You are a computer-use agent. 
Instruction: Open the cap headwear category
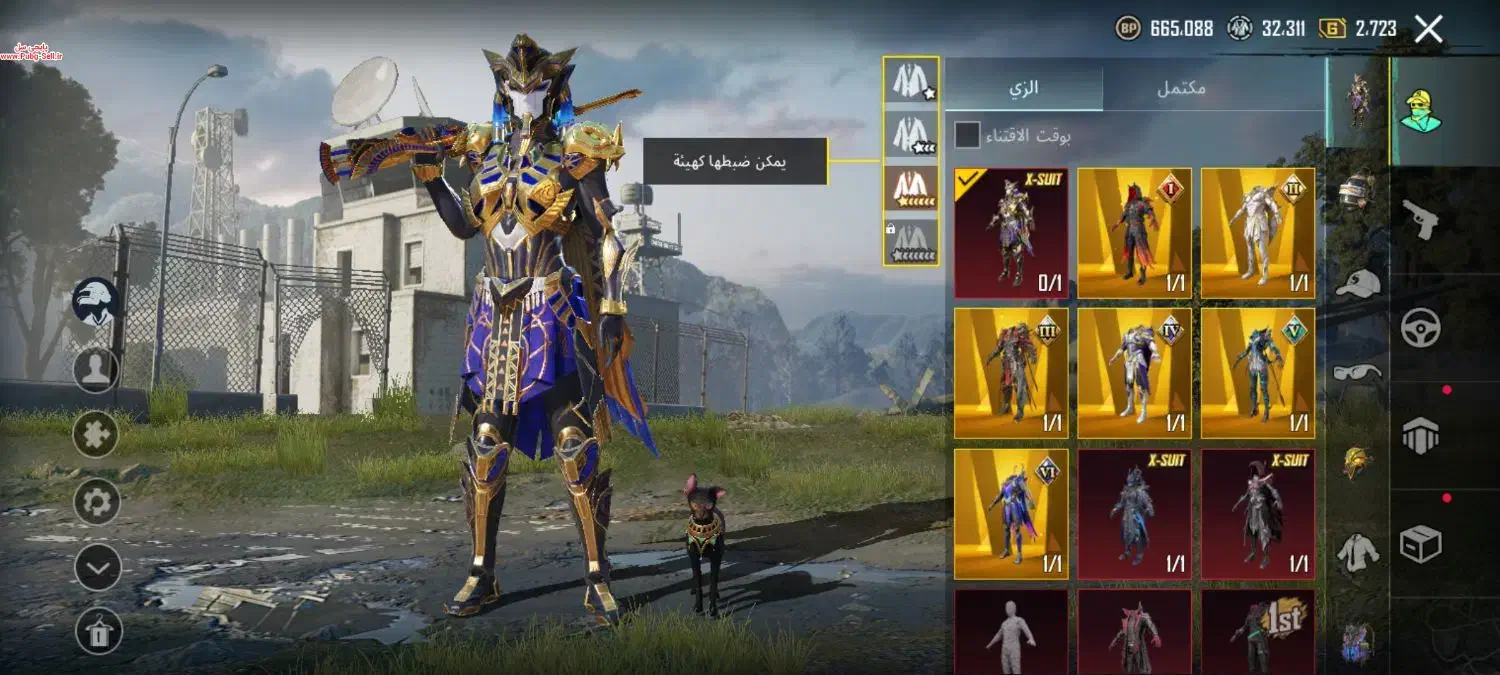[1357, 283]
